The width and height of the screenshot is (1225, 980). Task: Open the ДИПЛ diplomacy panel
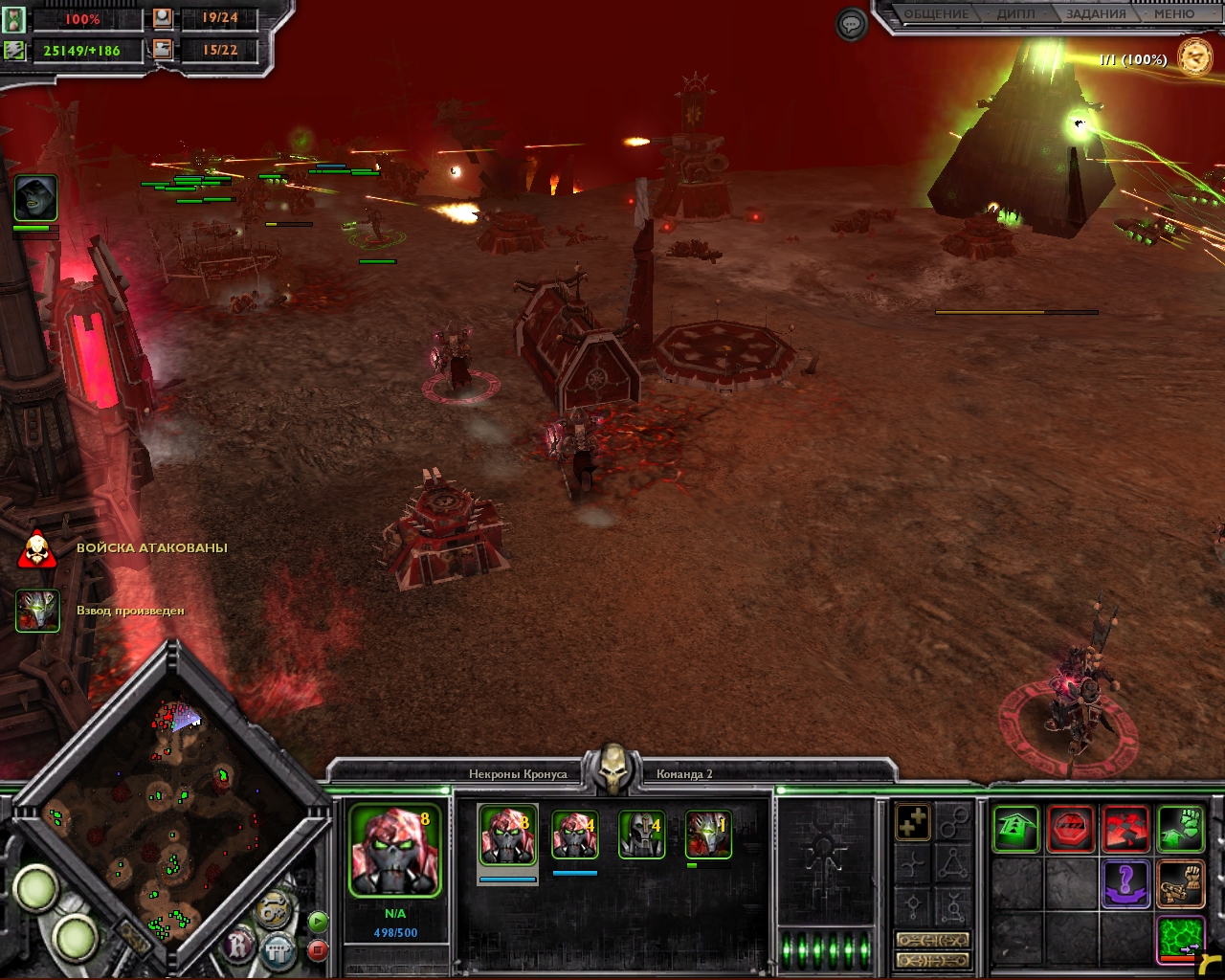(1015, 14)
